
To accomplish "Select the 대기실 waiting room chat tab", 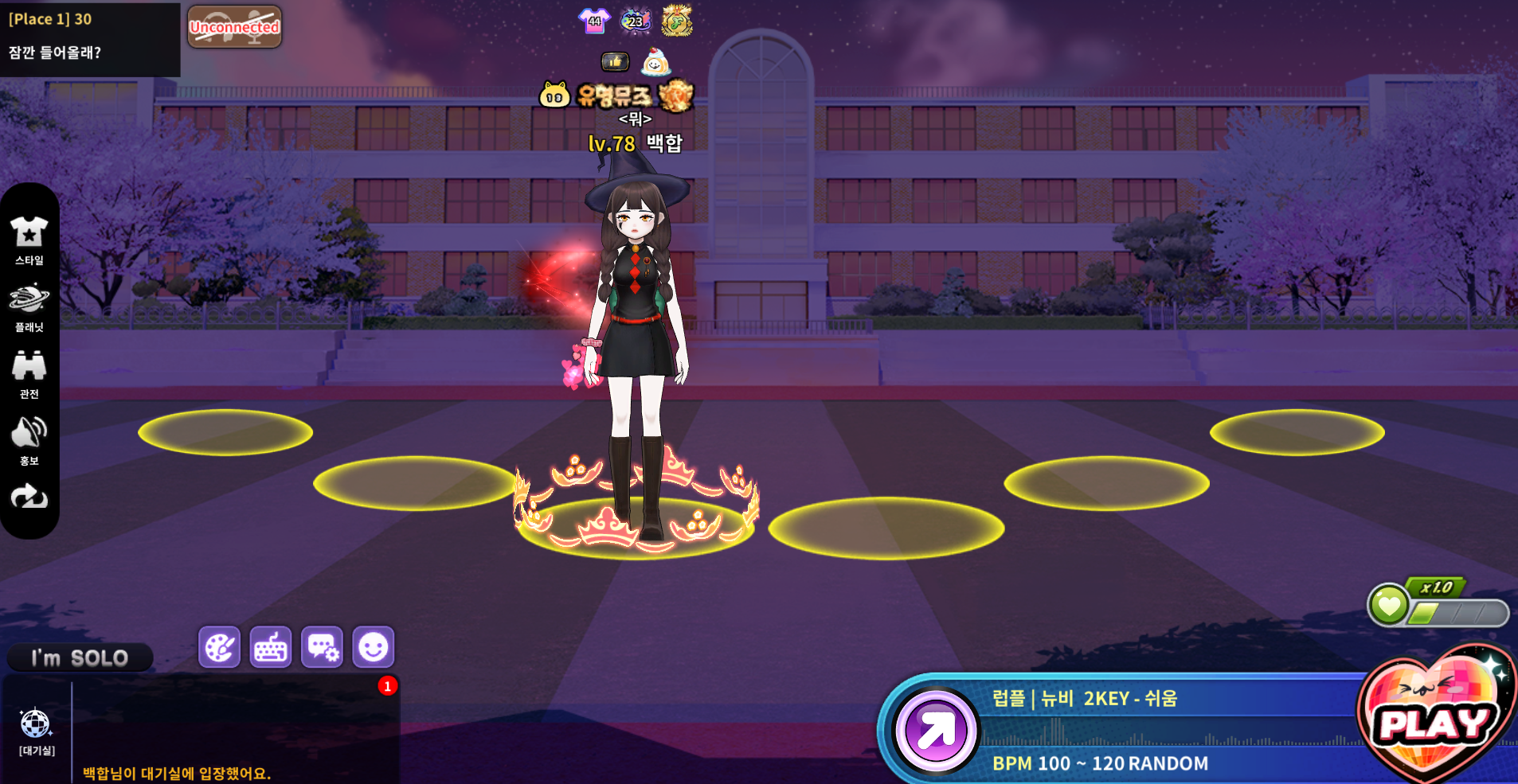I will pyautogui.click(x=37, y=731).
